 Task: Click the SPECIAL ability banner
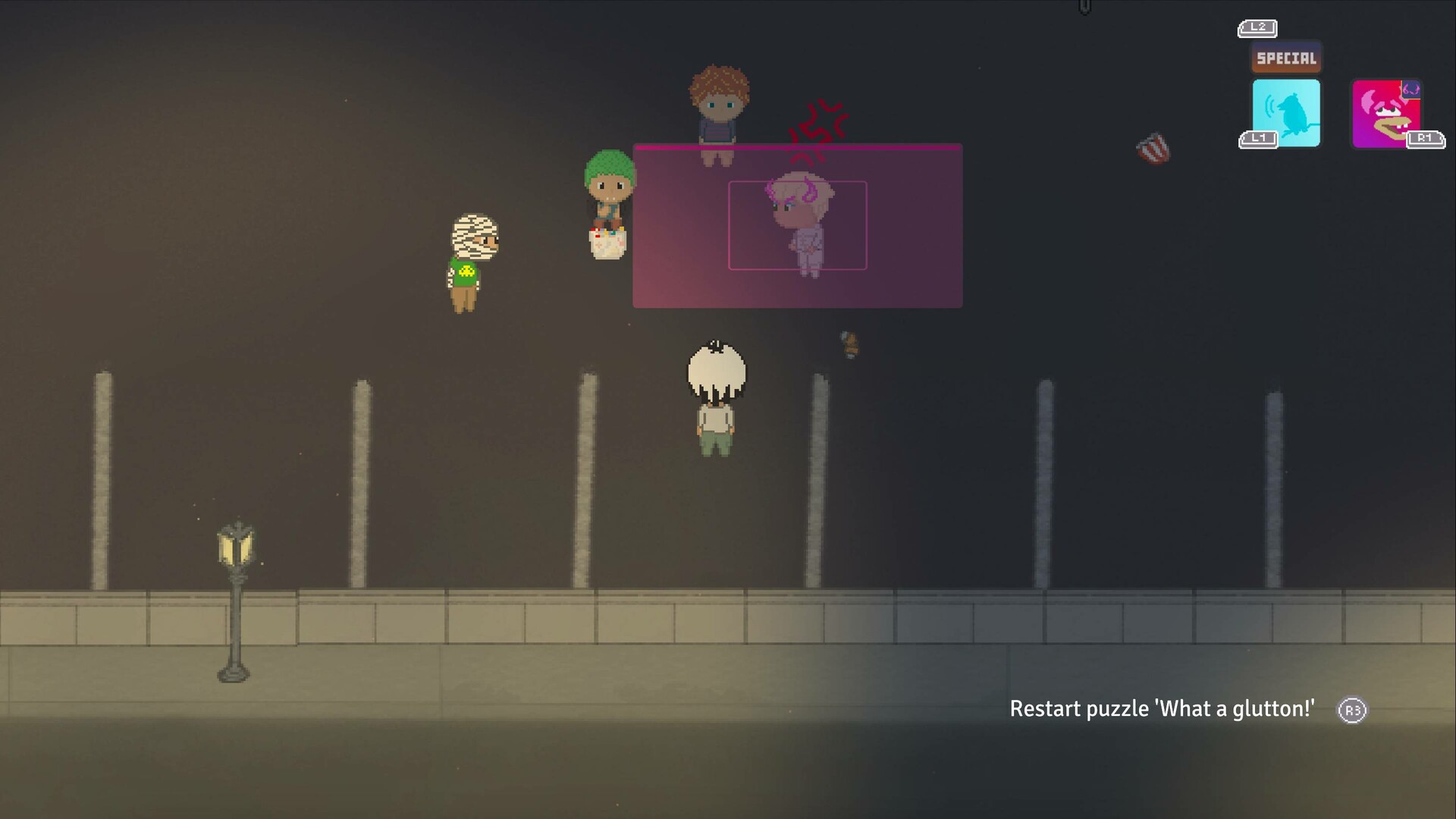click(1285, 56)
